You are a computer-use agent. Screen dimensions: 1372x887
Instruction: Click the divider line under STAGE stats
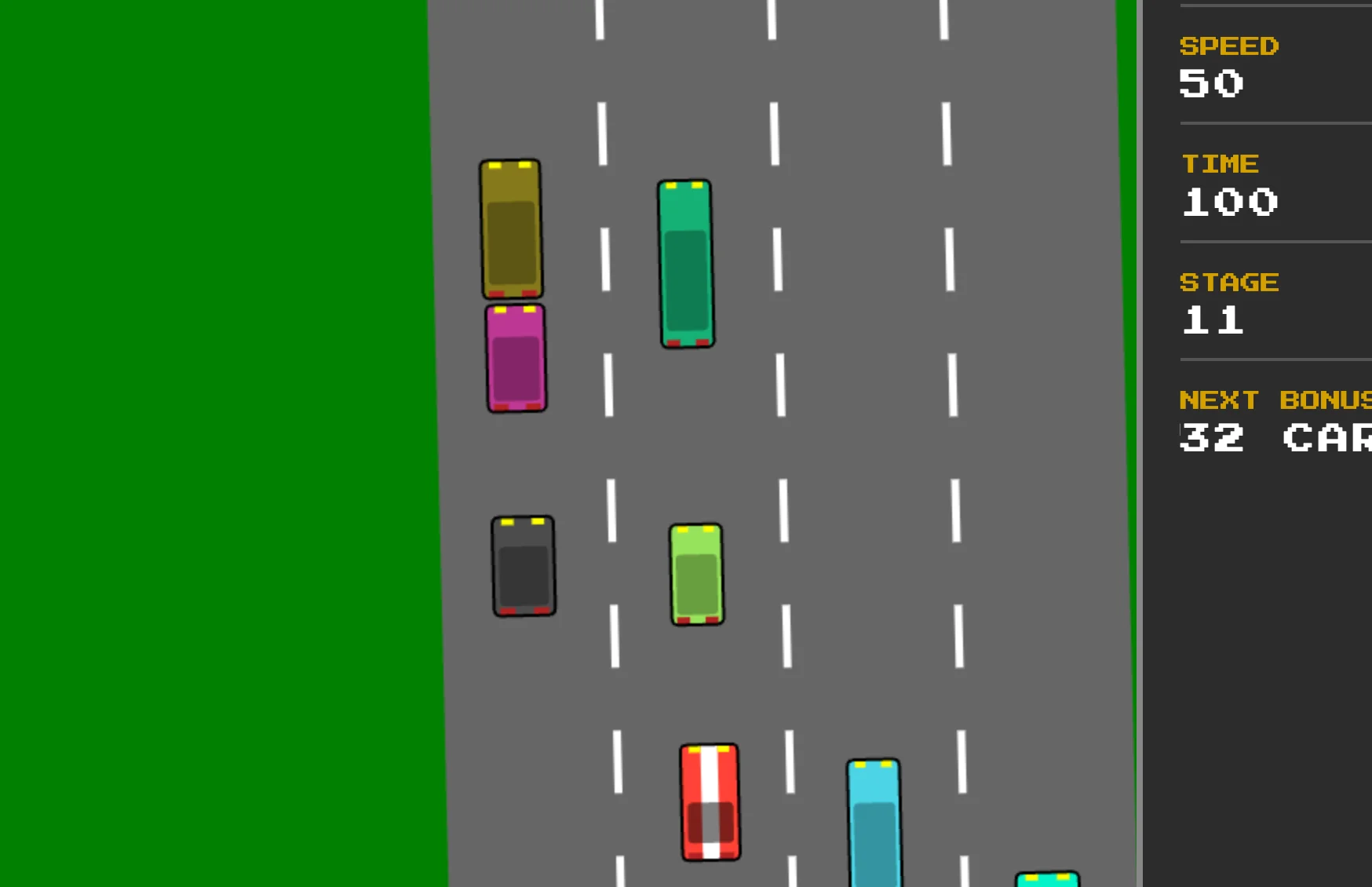[x=1272, y=361]
